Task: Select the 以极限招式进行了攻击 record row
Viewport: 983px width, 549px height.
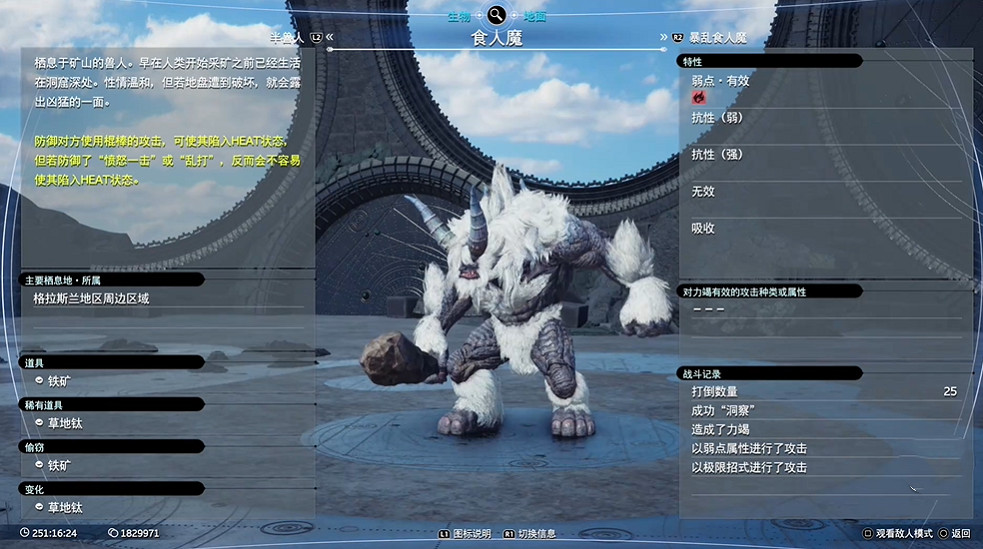Action: pos(820,467)
